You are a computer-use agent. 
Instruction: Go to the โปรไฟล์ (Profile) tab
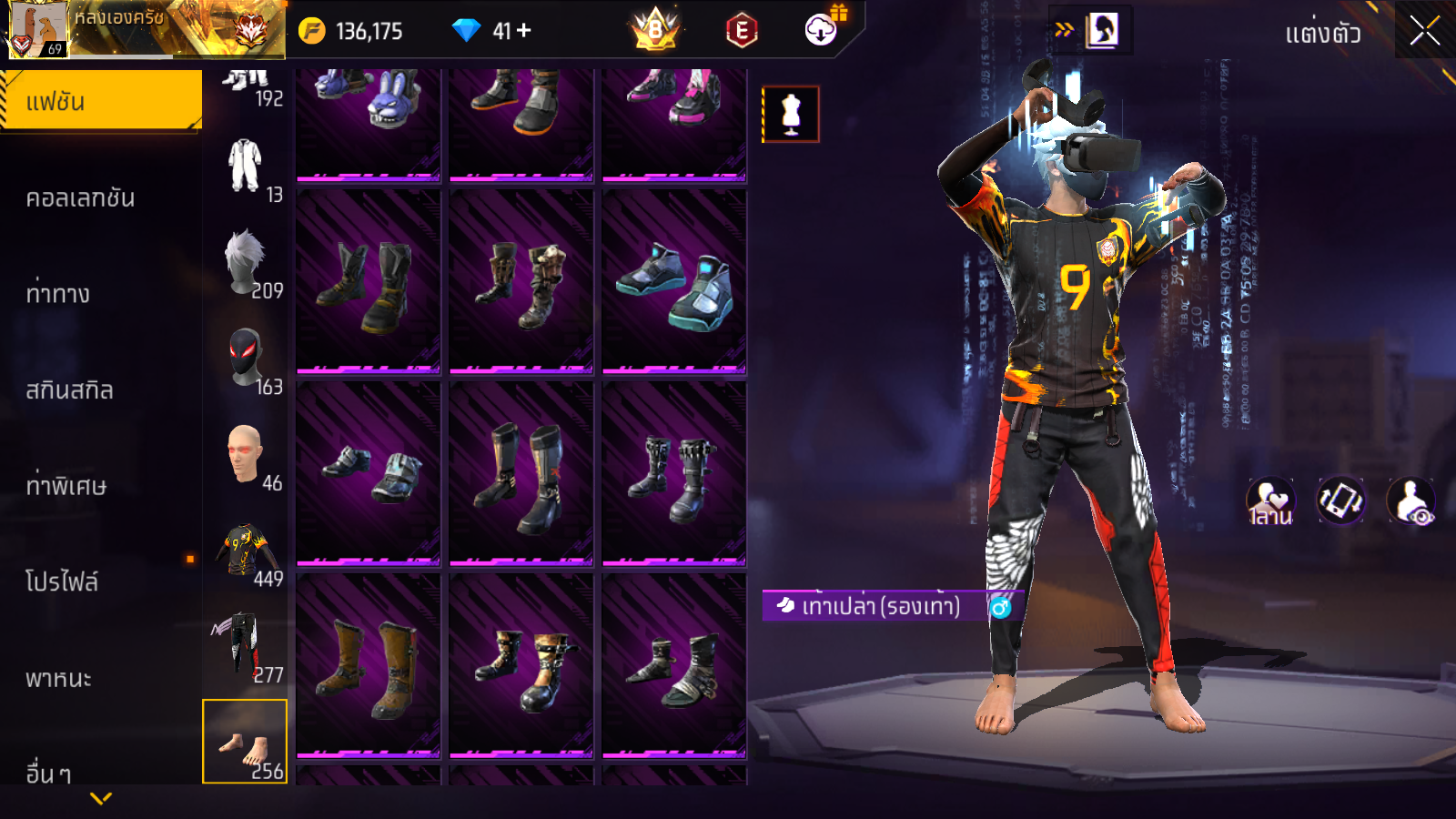point(62,581)
